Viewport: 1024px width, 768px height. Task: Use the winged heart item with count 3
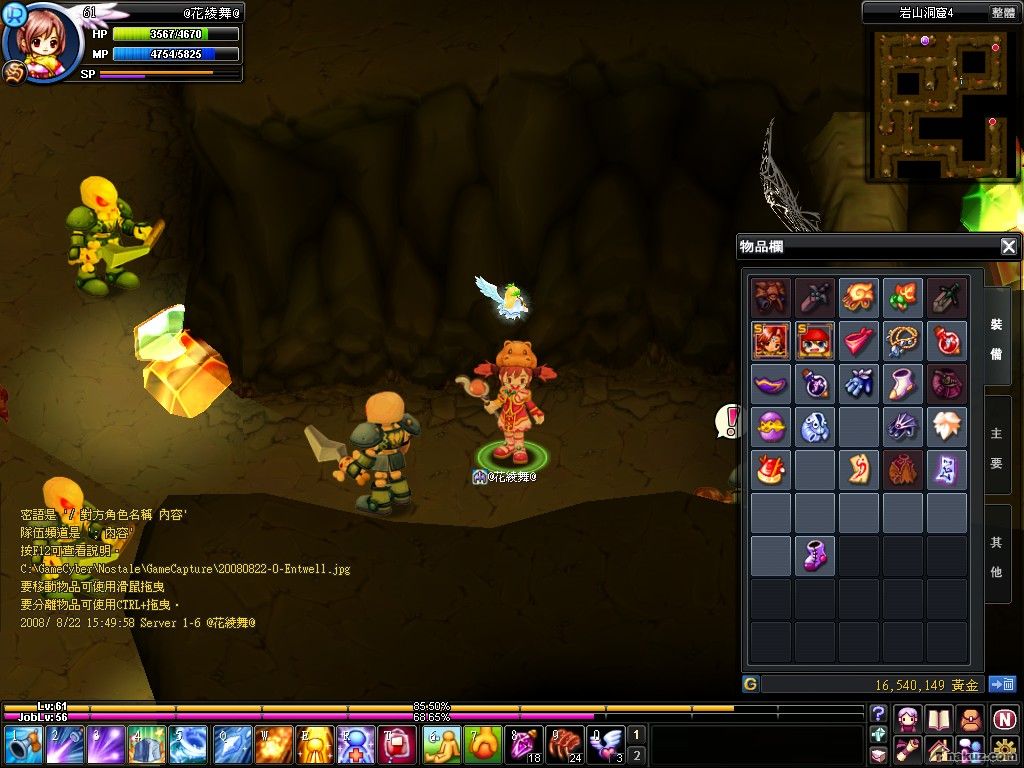pyautogui.click(x=607, y=745)
